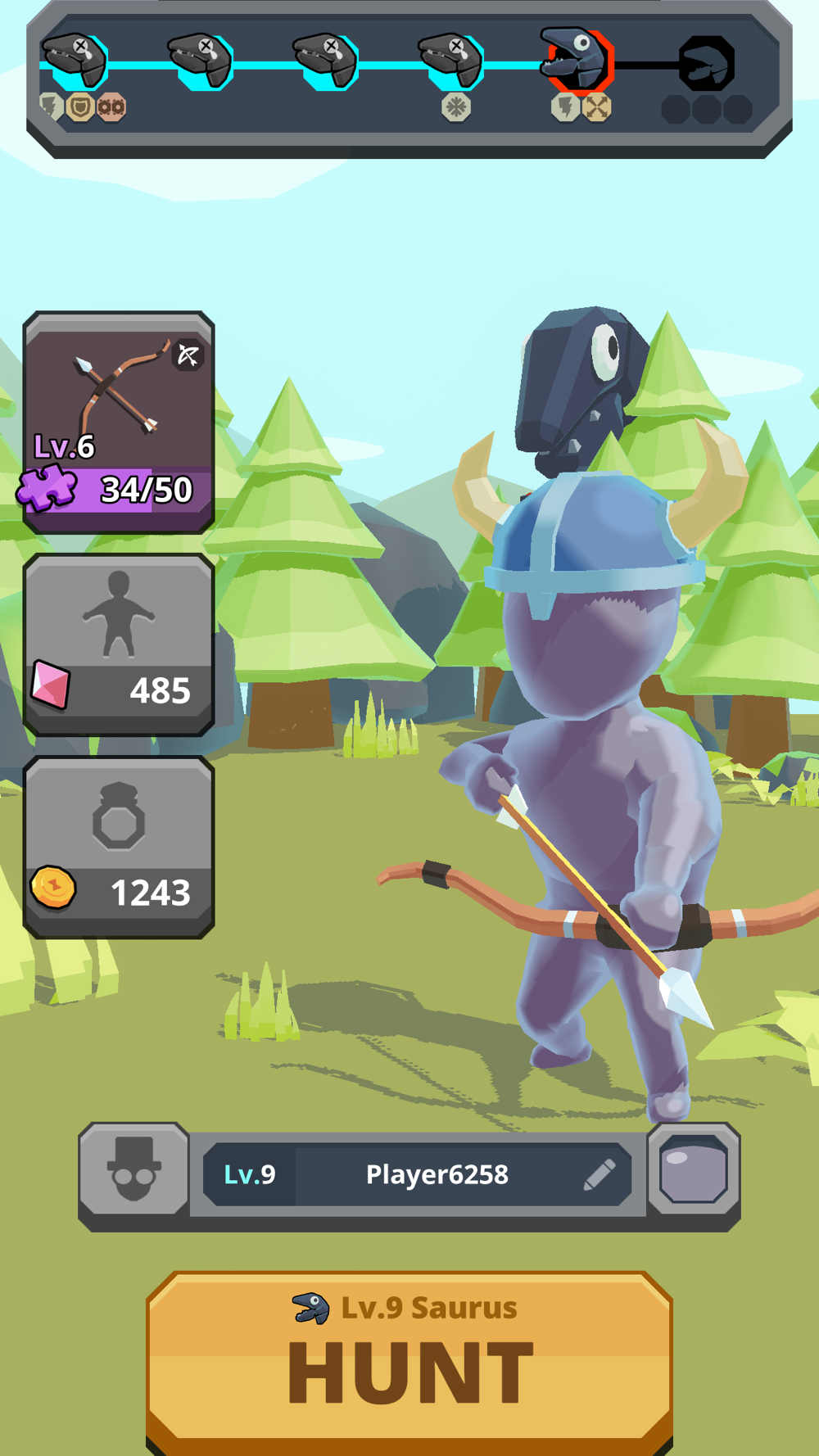The height and width of the screenshot is (1456, 819).
Task: Open the Lv.6 bow weapon panel
Action: click(x=119, y=422)
